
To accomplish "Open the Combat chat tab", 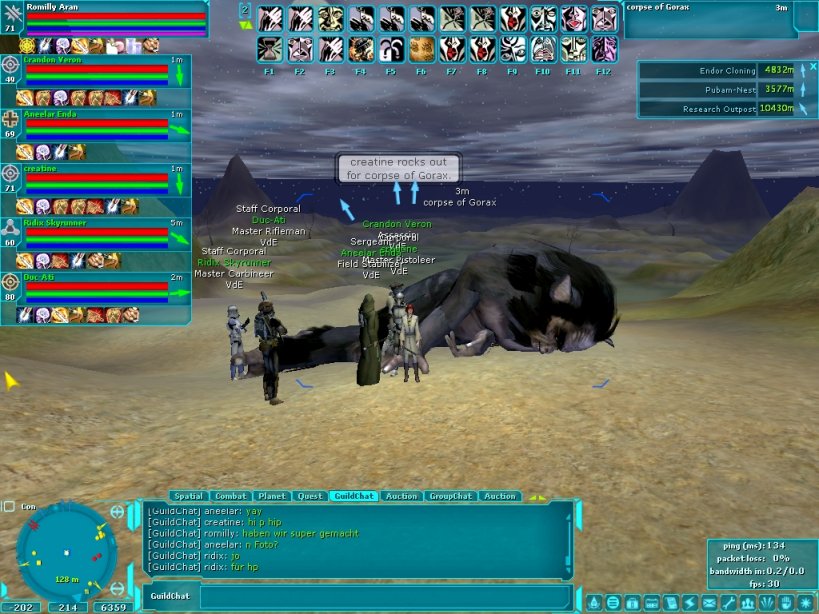I will [231, 496].
